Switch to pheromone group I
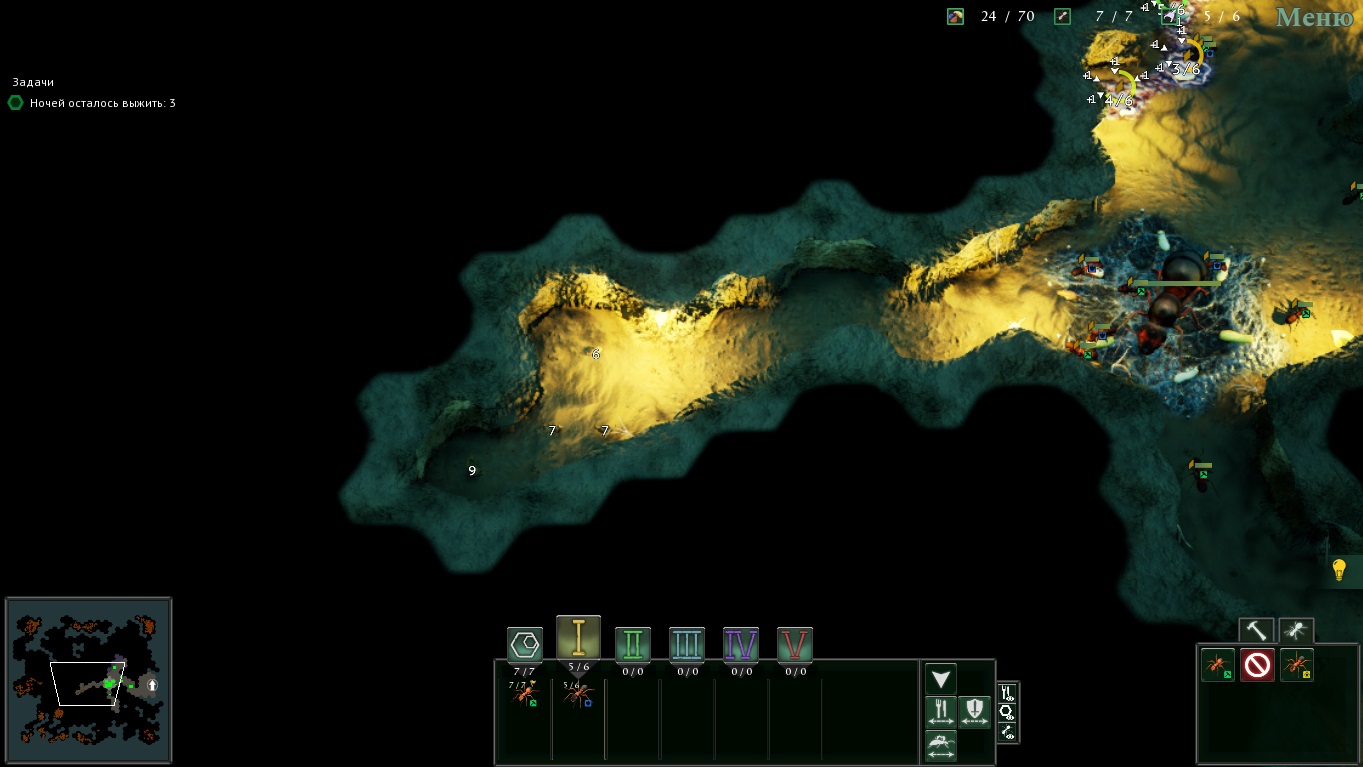1363x767 pixels. [x=578, y=638]
